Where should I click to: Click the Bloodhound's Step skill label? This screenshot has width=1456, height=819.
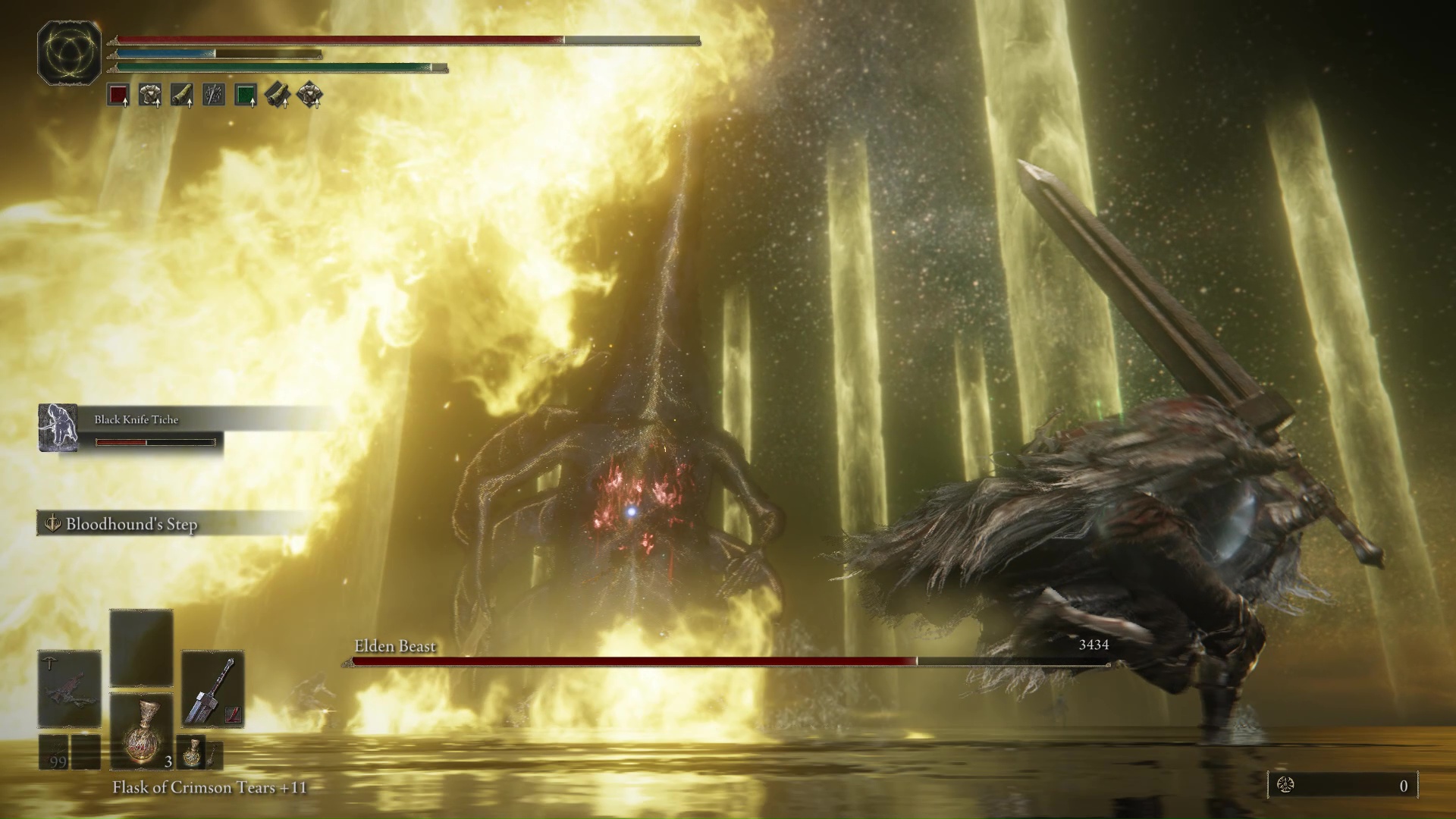[130, 524]
